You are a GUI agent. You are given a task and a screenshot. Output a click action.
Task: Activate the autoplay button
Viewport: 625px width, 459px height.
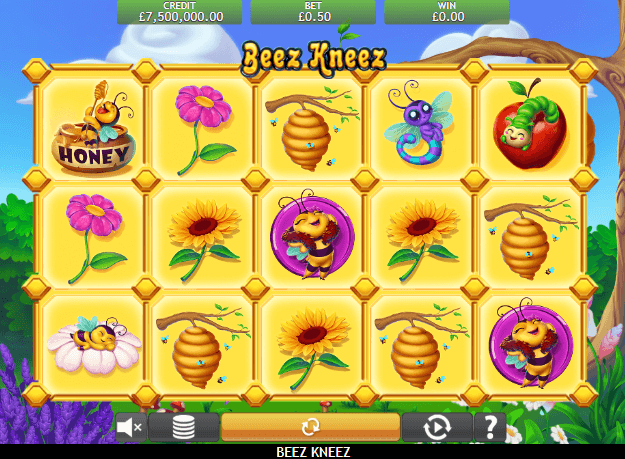pyautogui.click(x=437, y=427)
